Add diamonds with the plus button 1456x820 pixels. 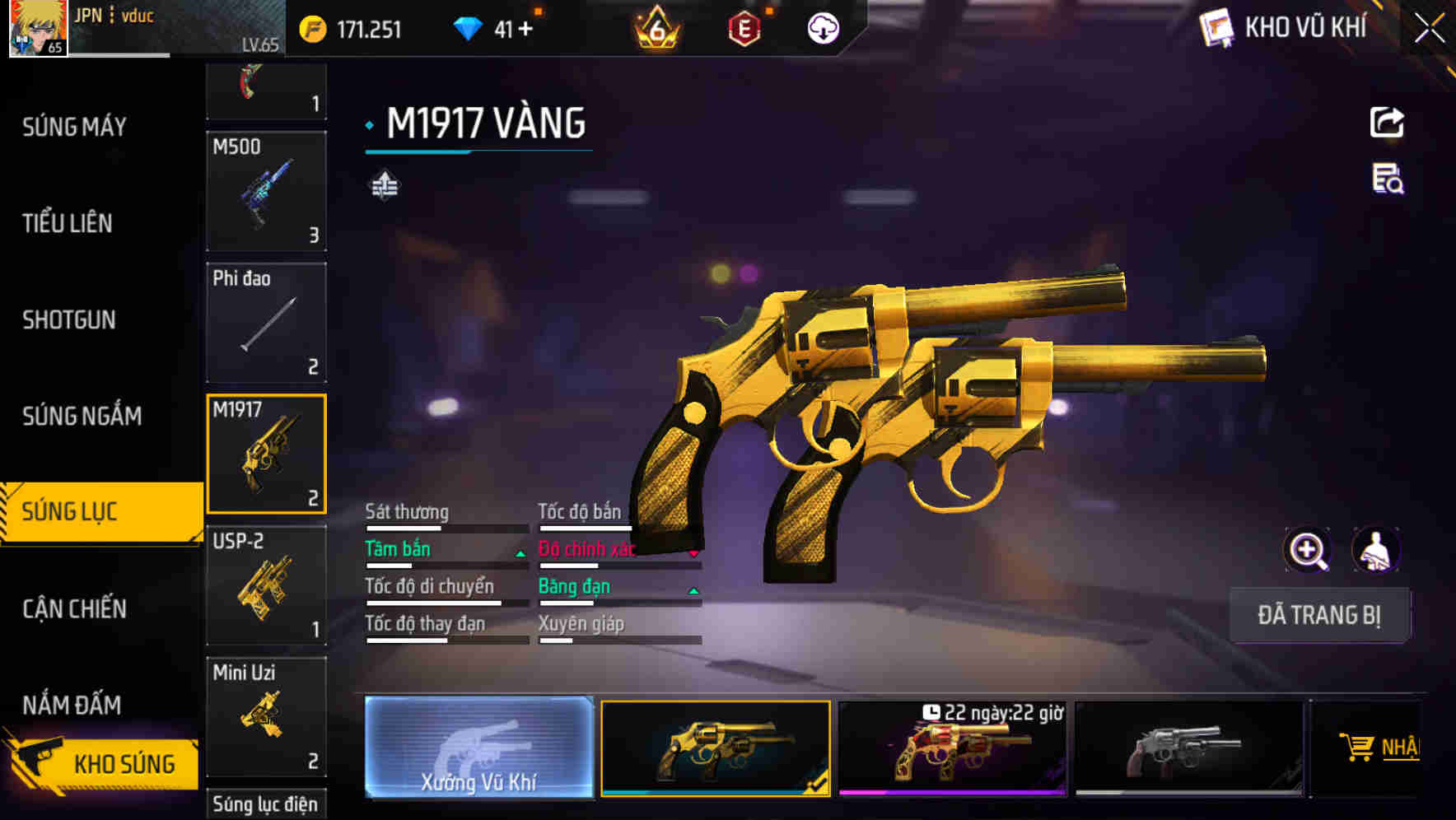525,30
